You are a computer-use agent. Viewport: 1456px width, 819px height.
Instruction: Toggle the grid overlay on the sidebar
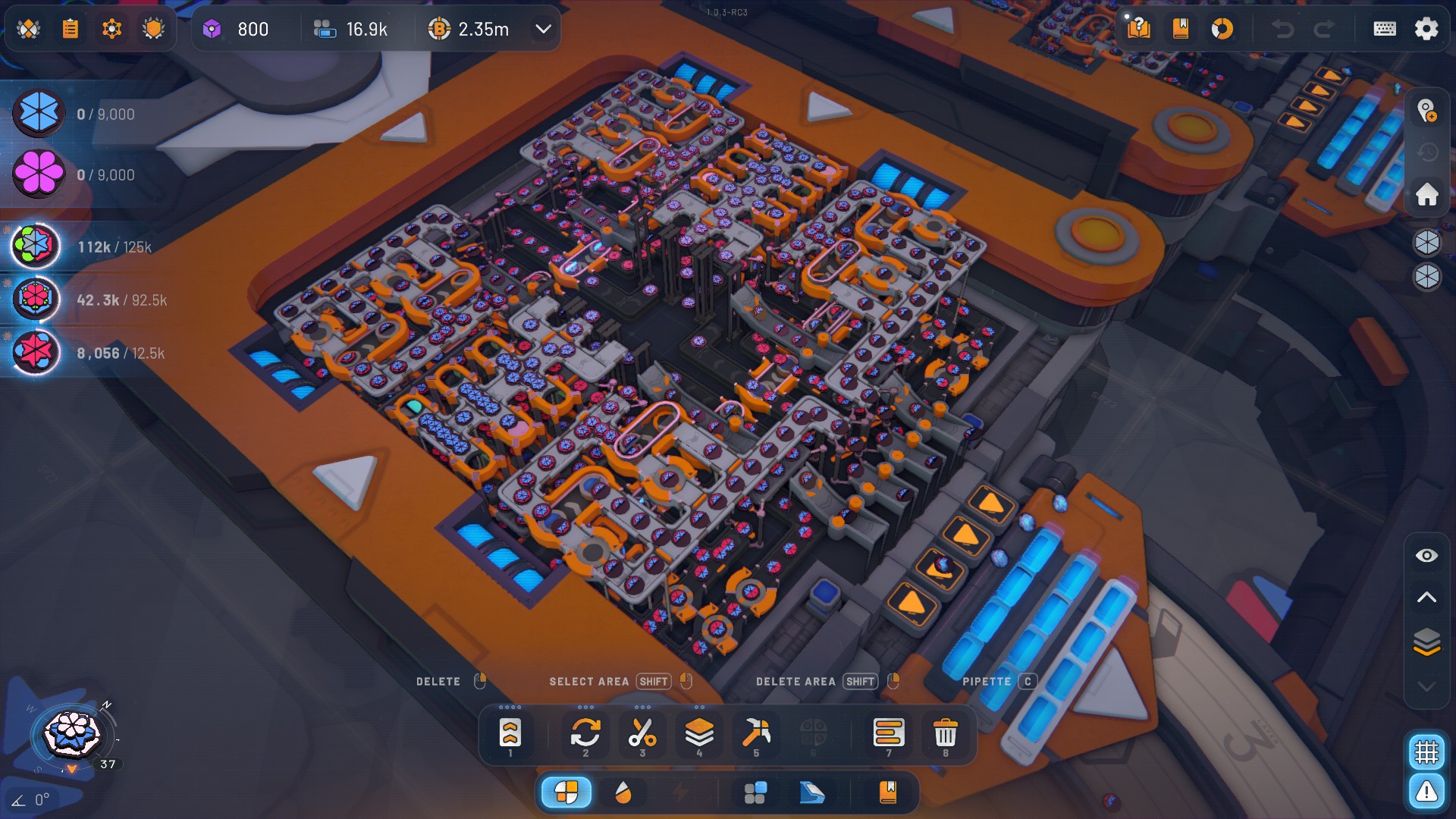[1426, 752]
